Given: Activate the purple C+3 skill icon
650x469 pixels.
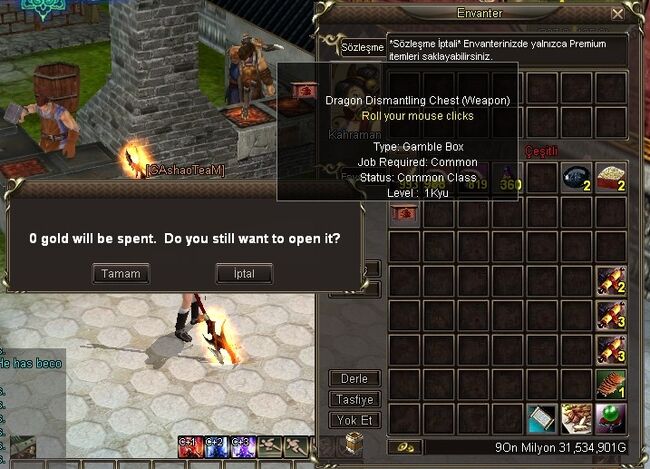Looking at the screenshot, I should coord(239,447).
